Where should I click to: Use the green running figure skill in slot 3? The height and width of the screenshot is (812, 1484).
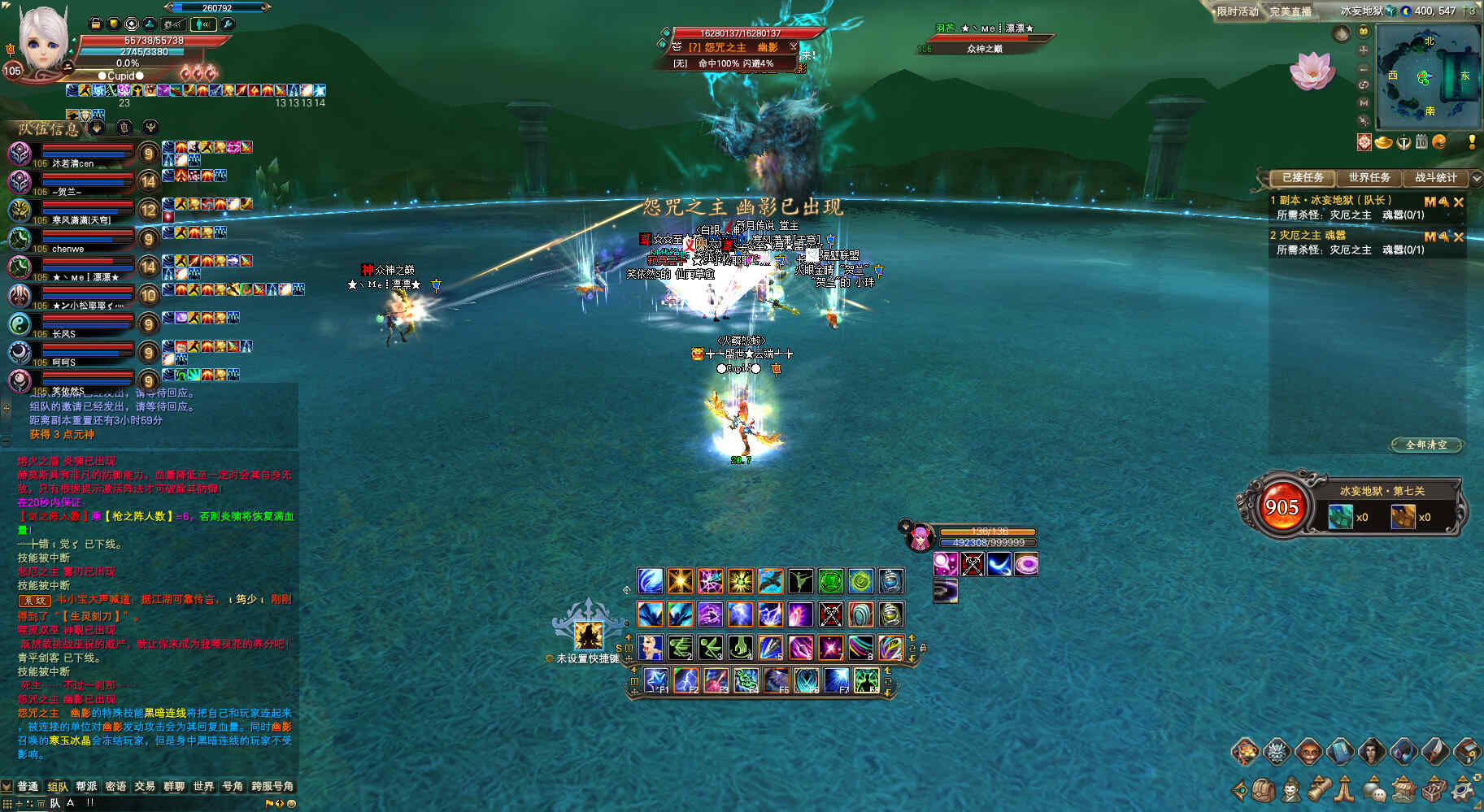point(710,647)
